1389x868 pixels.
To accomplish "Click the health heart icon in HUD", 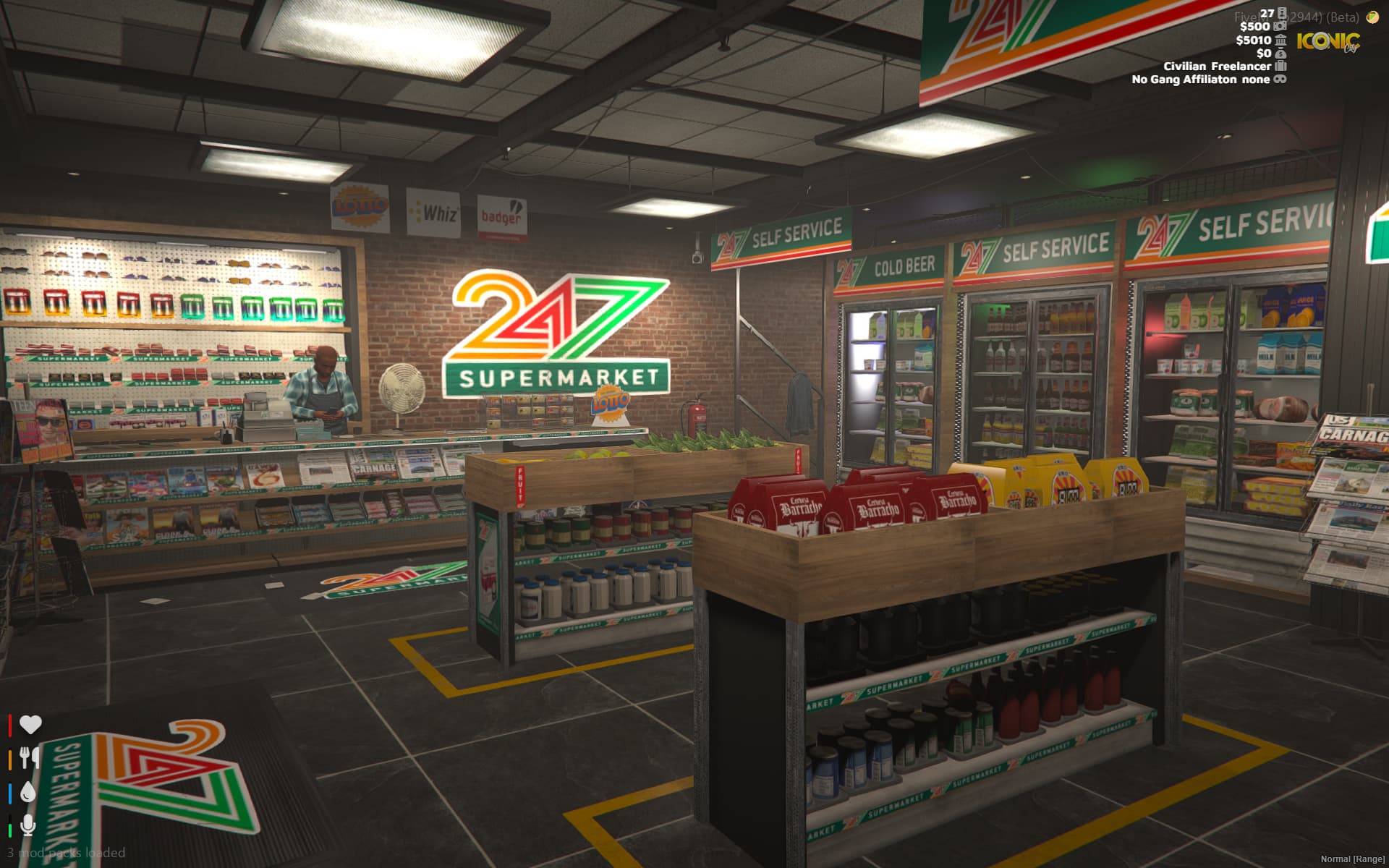I will [x=30, y=724].
